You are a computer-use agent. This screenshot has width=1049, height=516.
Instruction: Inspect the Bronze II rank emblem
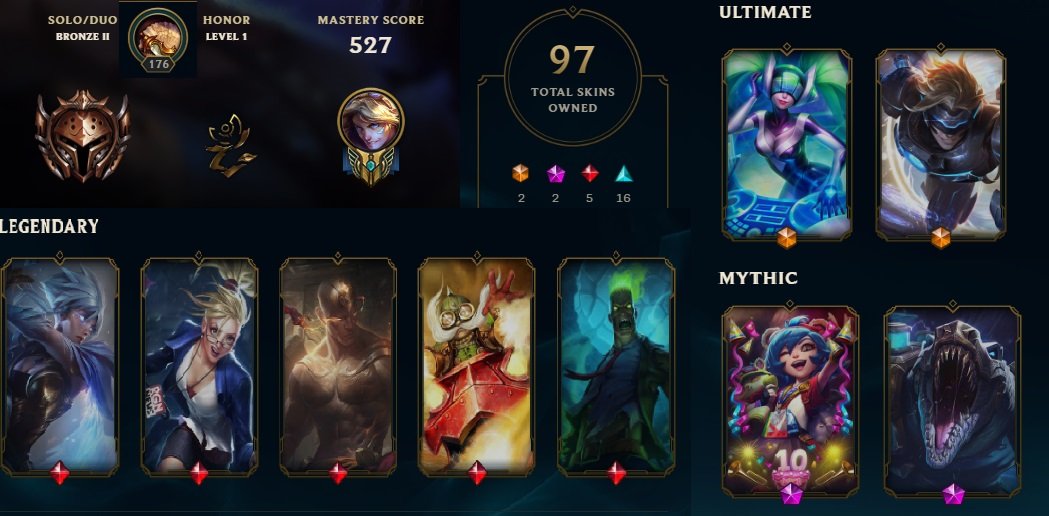pos(82,136)
